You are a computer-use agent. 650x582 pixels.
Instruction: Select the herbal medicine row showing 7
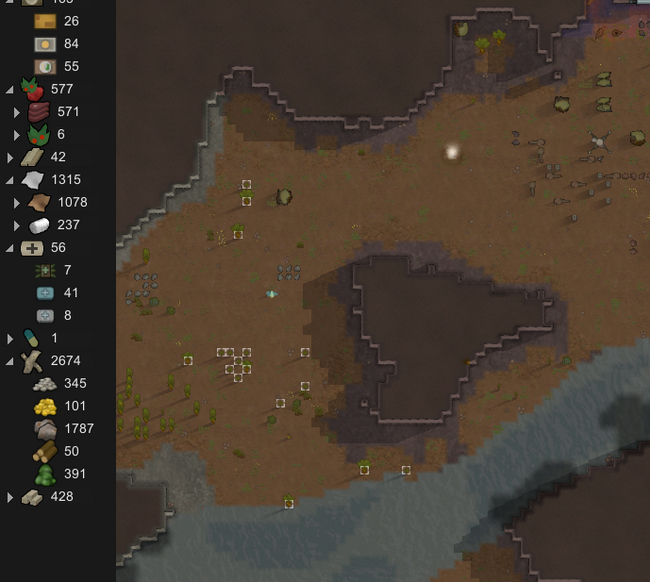(x=56, y=270)
